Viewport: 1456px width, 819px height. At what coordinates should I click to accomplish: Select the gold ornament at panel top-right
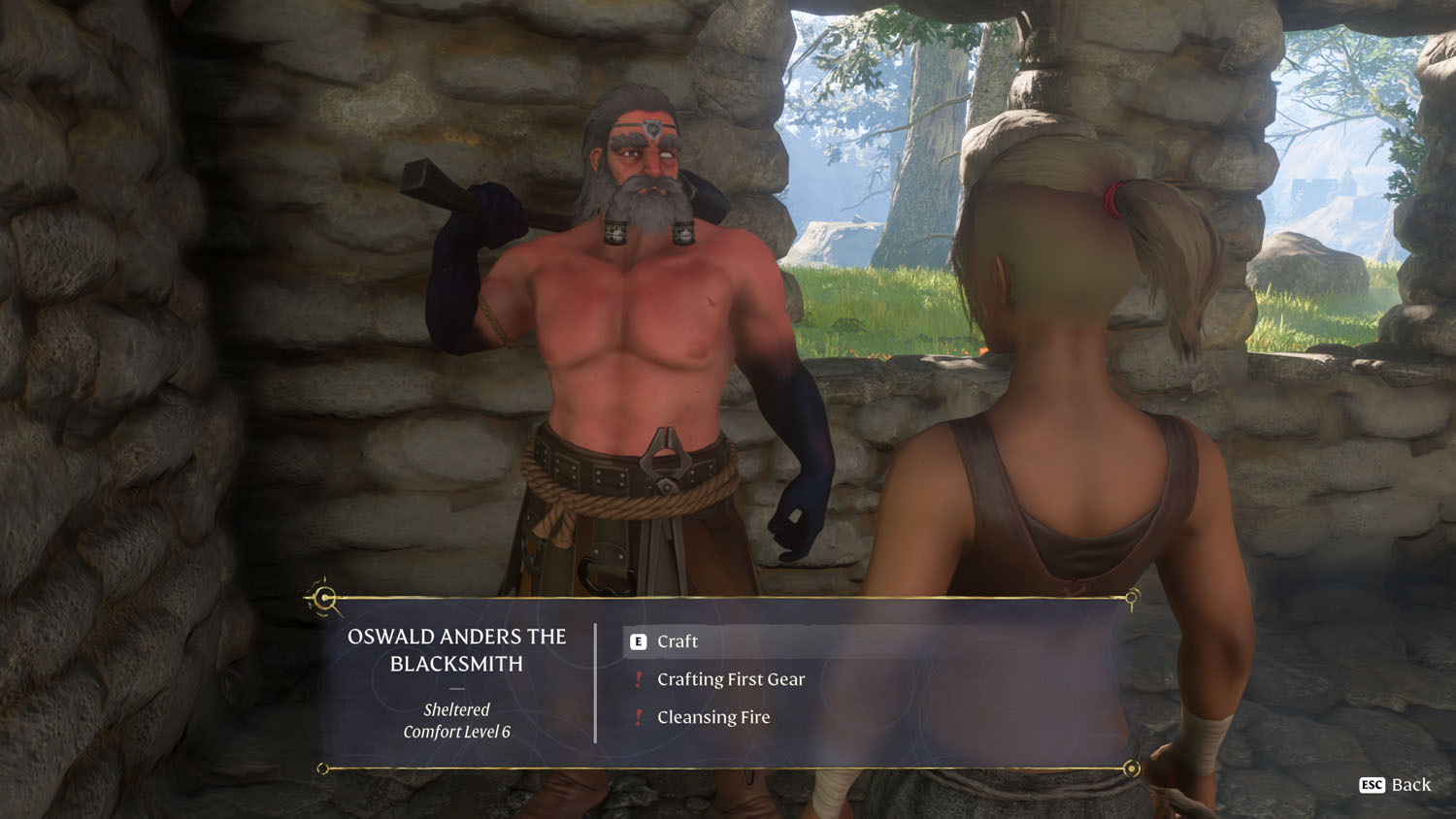click(x=1131, y=600)
